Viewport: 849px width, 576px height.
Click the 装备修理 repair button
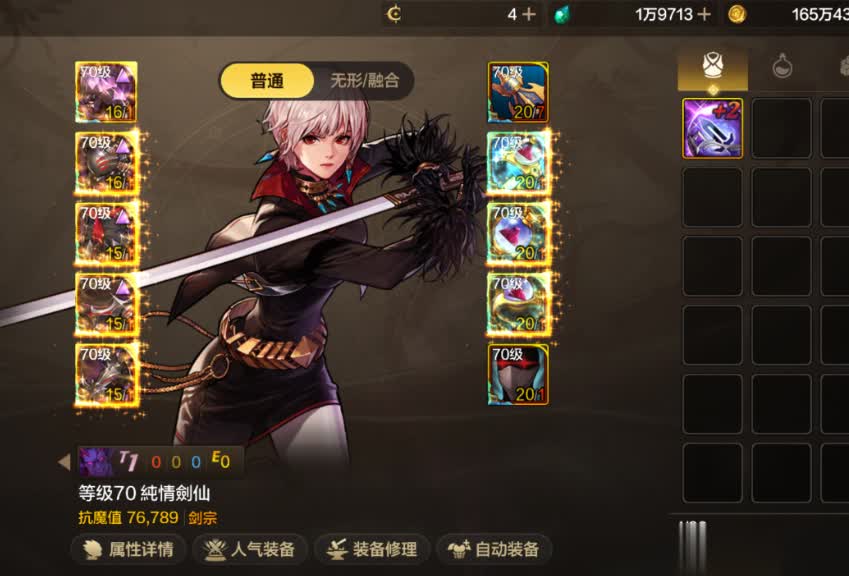tap(372, 549)
